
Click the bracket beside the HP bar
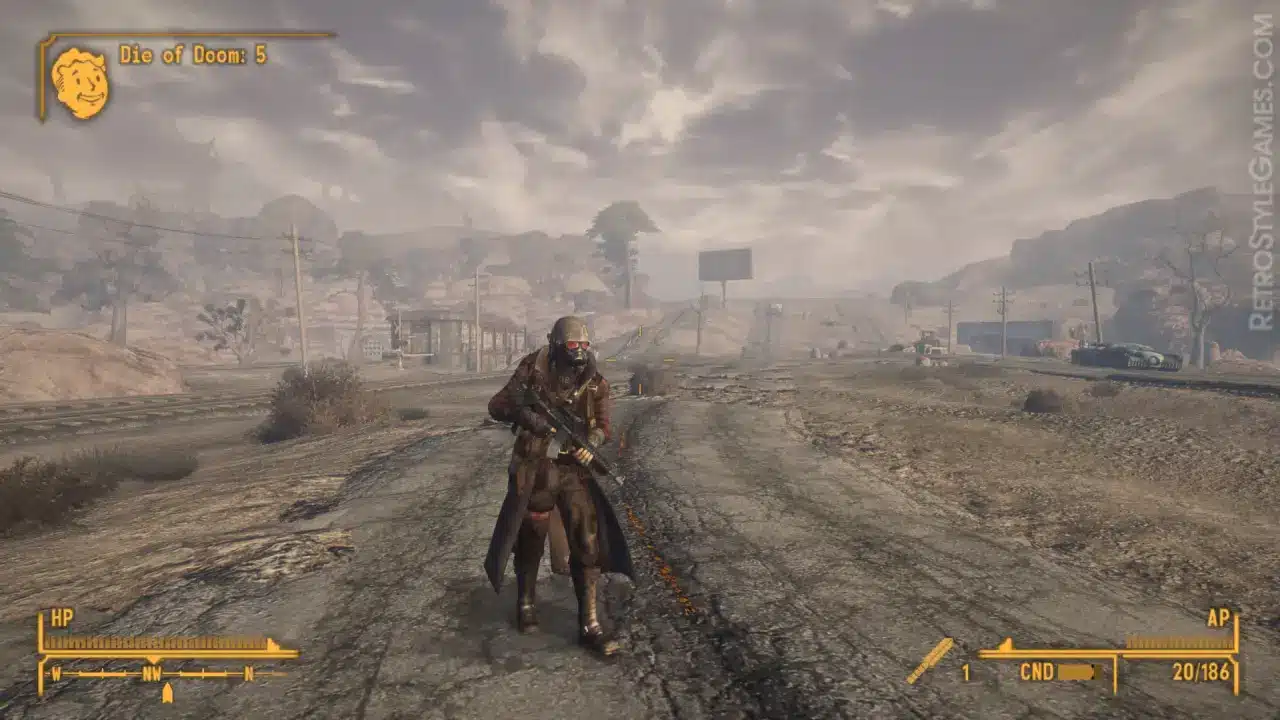coord(42,657)
